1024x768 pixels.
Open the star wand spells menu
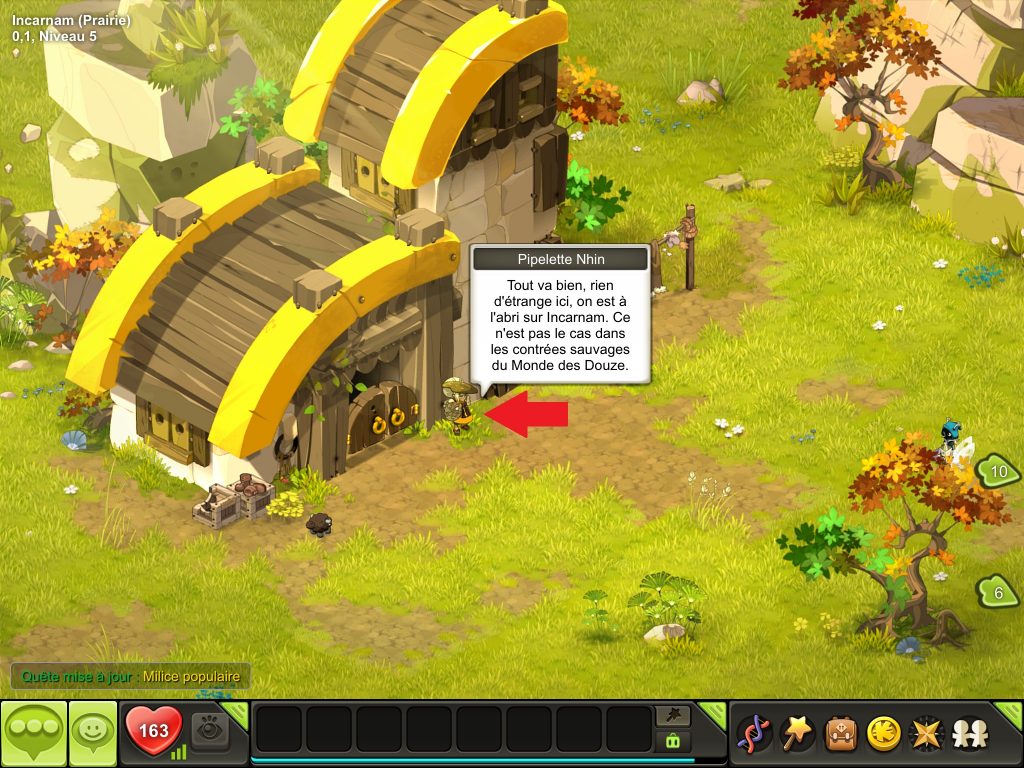(797, 734)
